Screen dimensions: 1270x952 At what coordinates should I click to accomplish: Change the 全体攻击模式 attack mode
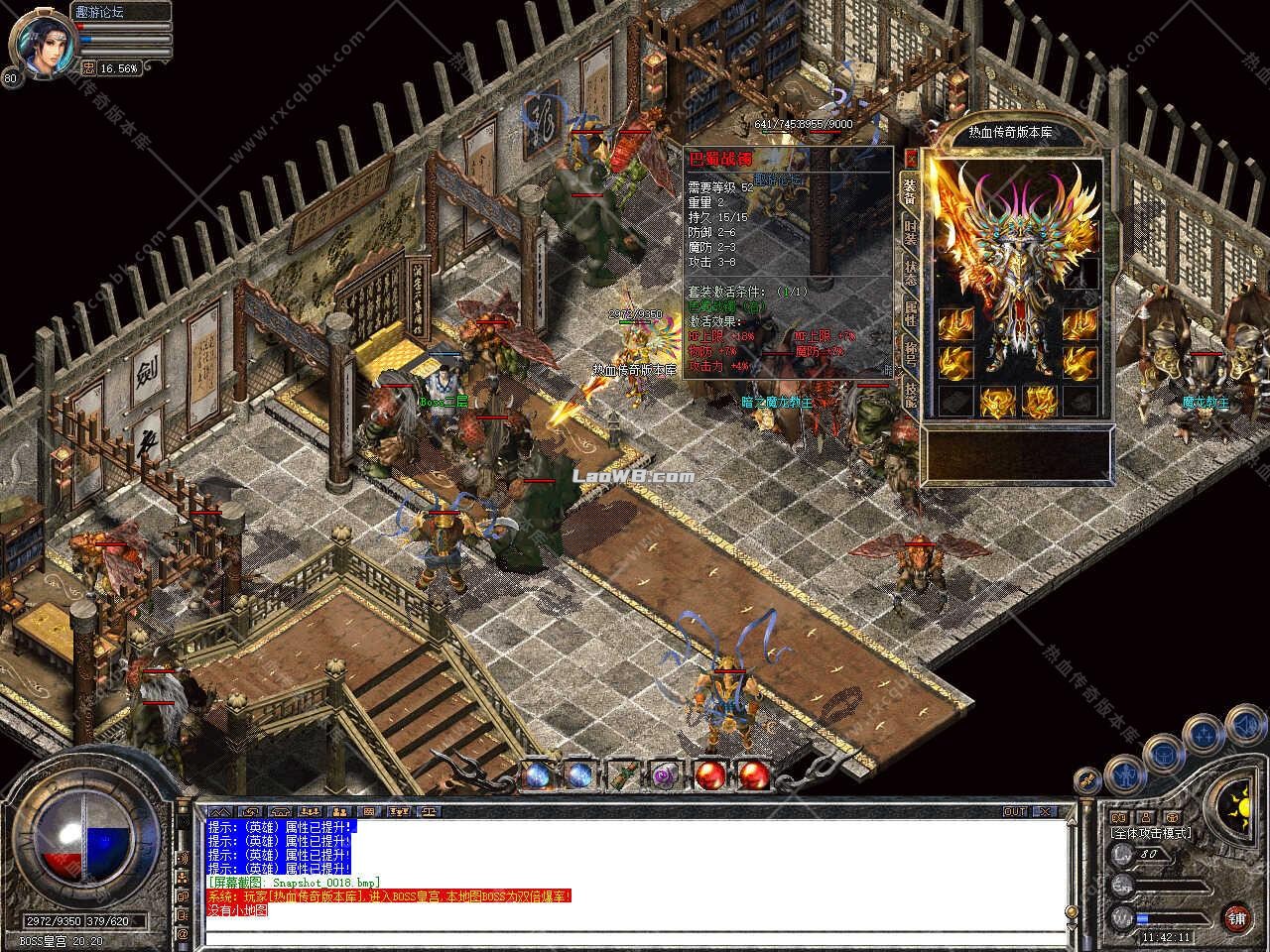coord(1151,834)
